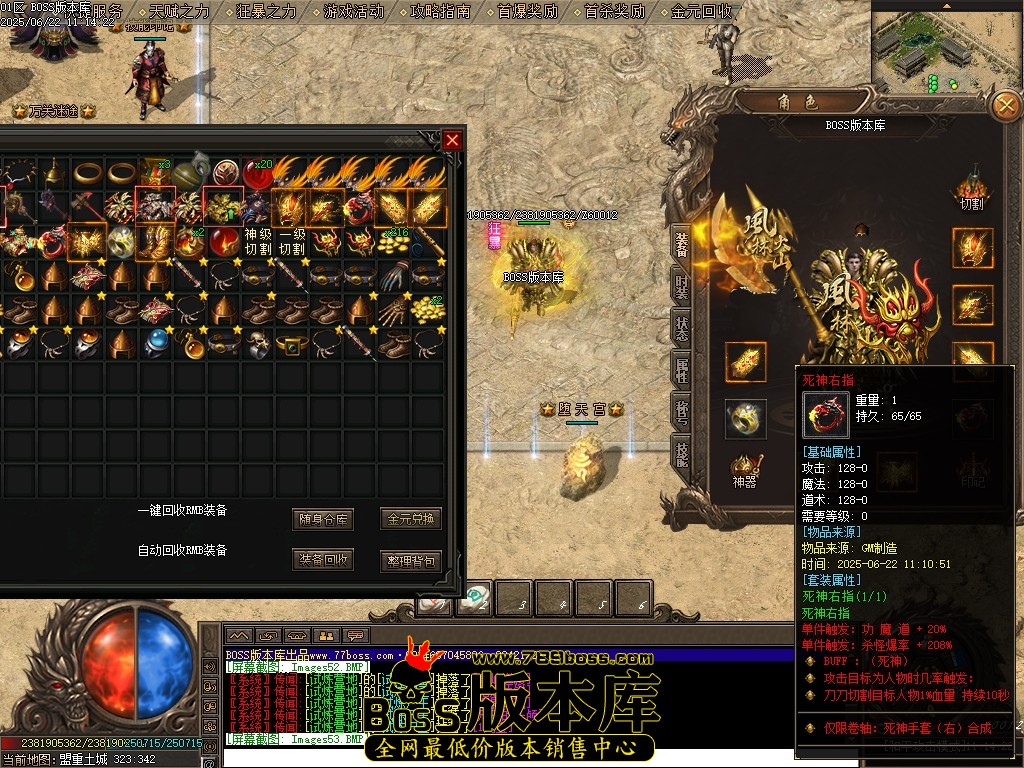This screenshot has height=768, width=1024.
Task: Open the 金元回收 menu
Action: [x=702, y=12]
